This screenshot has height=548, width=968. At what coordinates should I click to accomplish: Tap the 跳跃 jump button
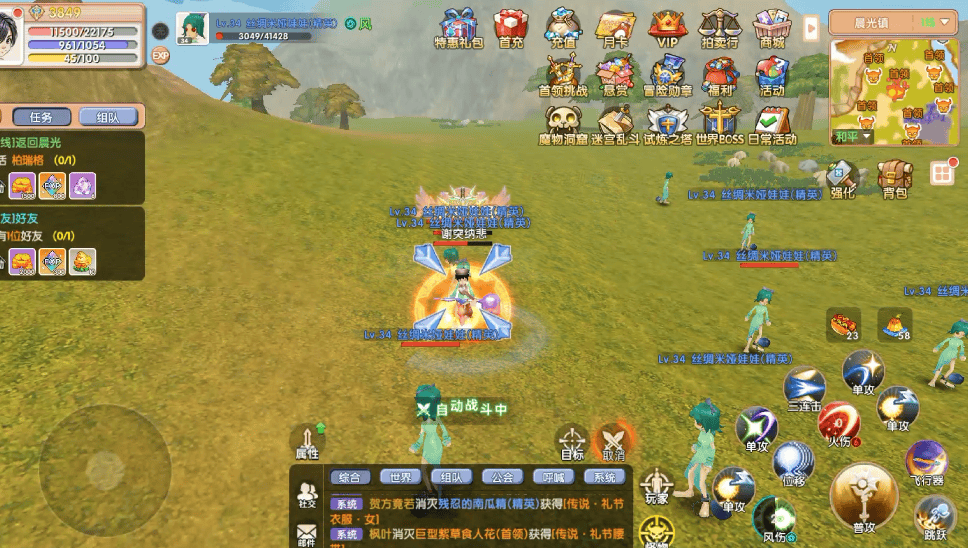pos(934,517)
